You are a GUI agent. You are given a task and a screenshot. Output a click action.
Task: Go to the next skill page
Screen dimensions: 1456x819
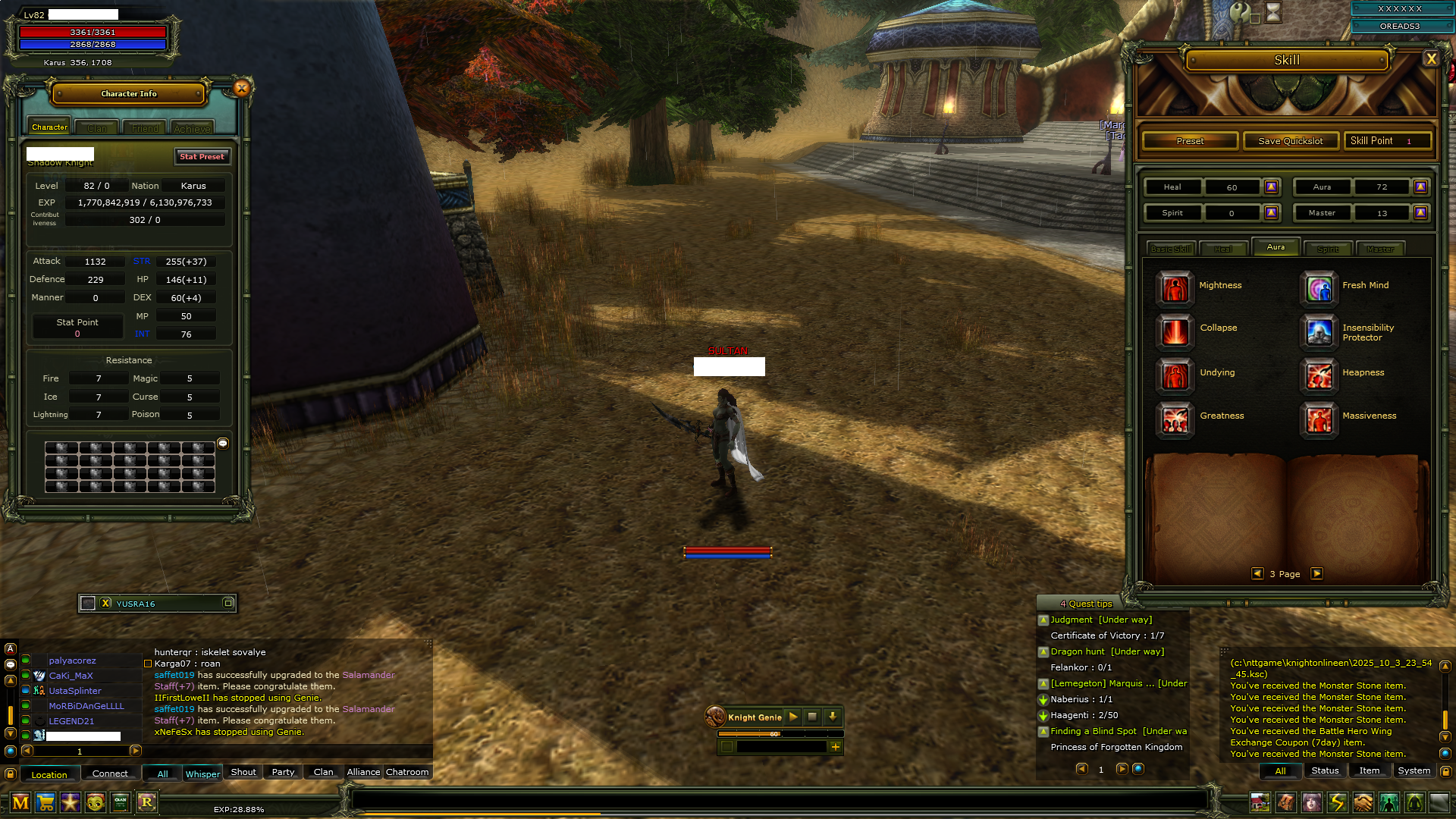coord(1316,574)
